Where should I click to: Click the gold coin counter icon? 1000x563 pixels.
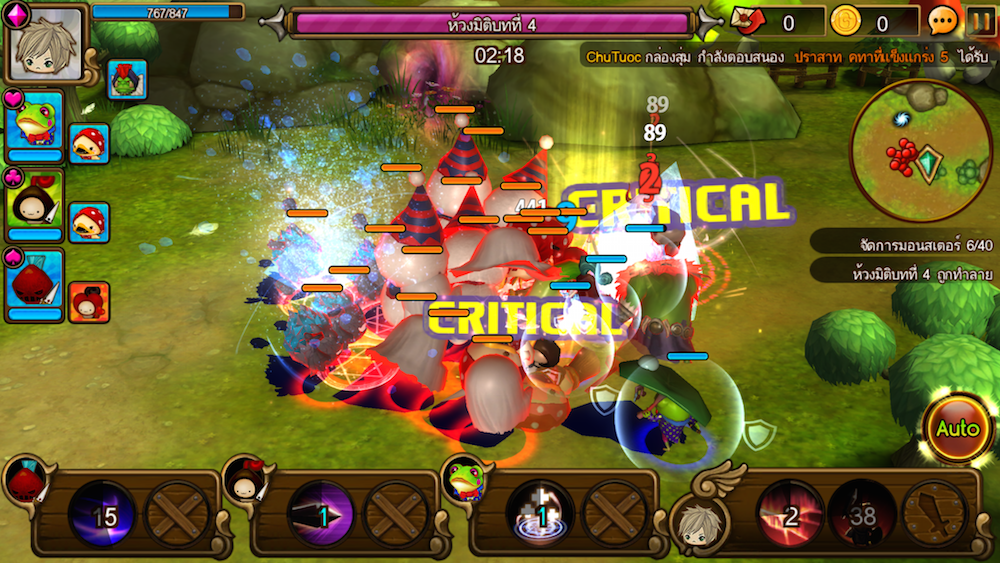[846, 21]
